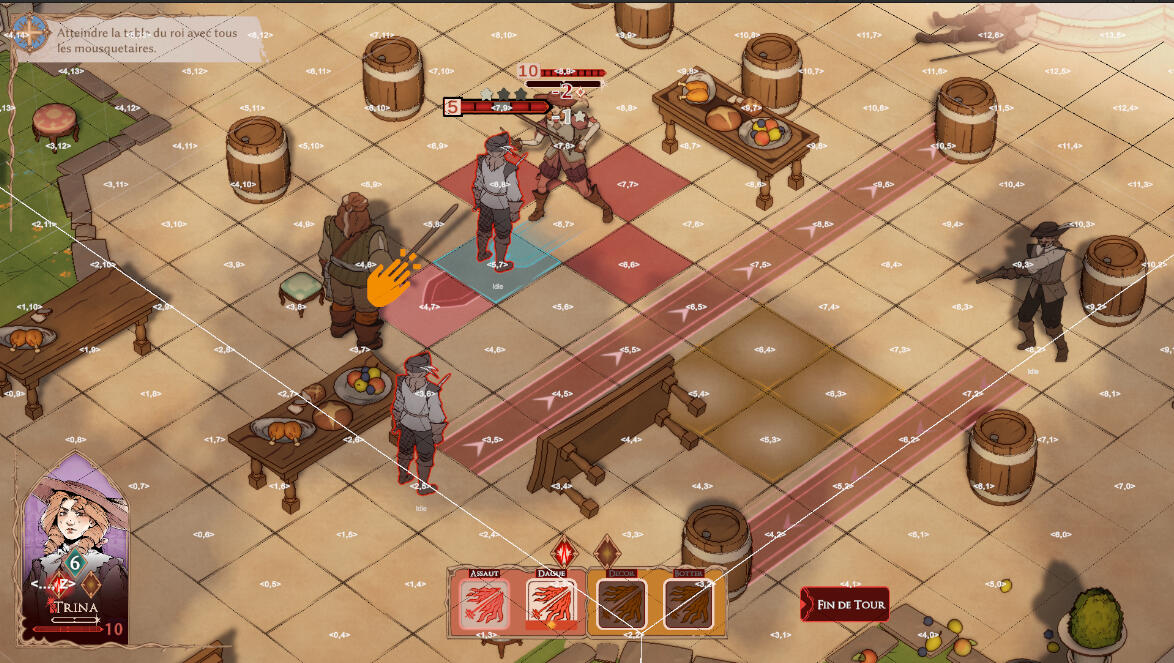Choose the Décor ability icon
Image resolution: width=1174 pixels, height=663 pixels.
pos(620,605)
